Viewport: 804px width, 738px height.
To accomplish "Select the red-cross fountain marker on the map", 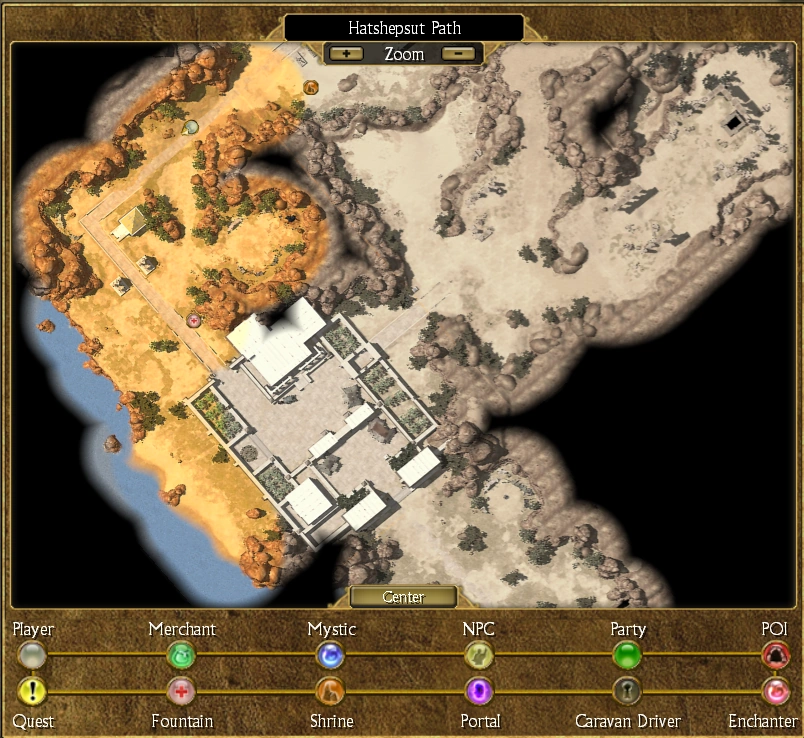I will coord(195,320).
